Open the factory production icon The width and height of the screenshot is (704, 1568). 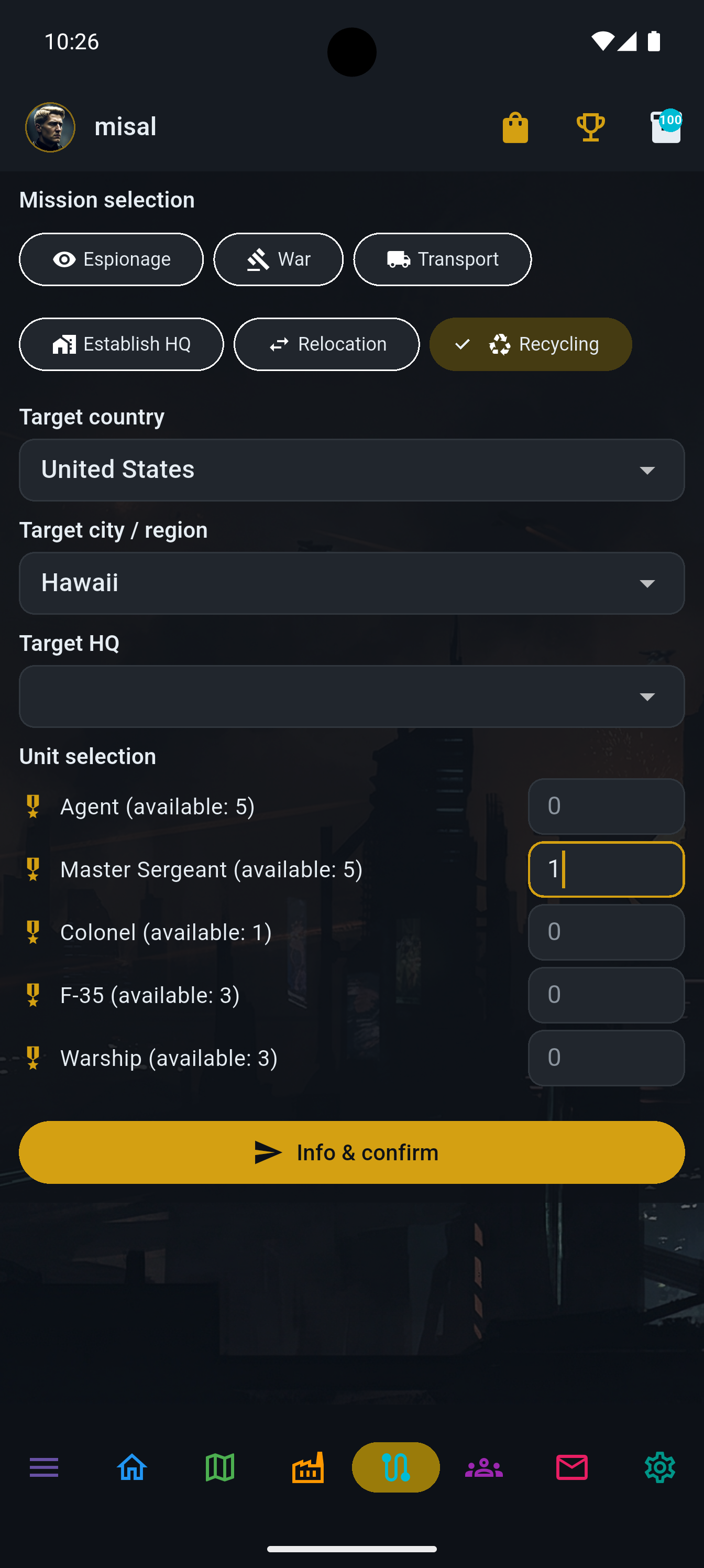[307, 1467]
